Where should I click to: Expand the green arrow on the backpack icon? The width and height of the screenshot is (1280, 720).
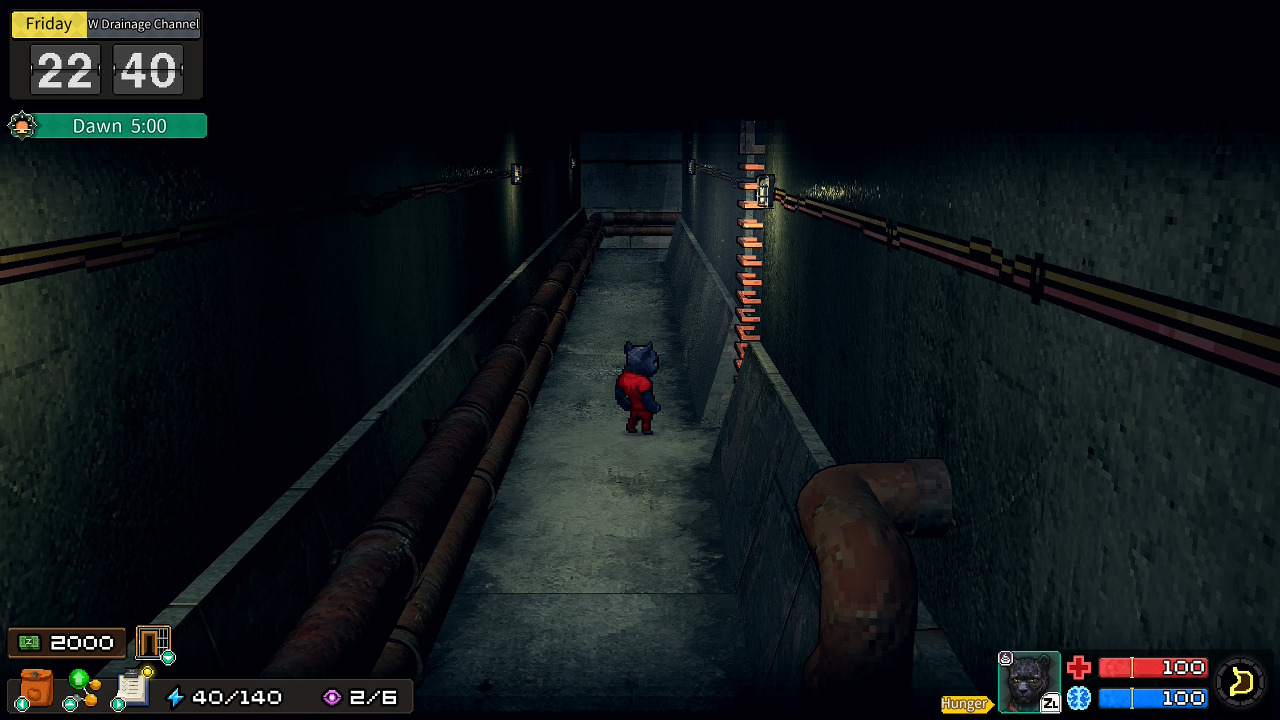(x=20, y=704)
